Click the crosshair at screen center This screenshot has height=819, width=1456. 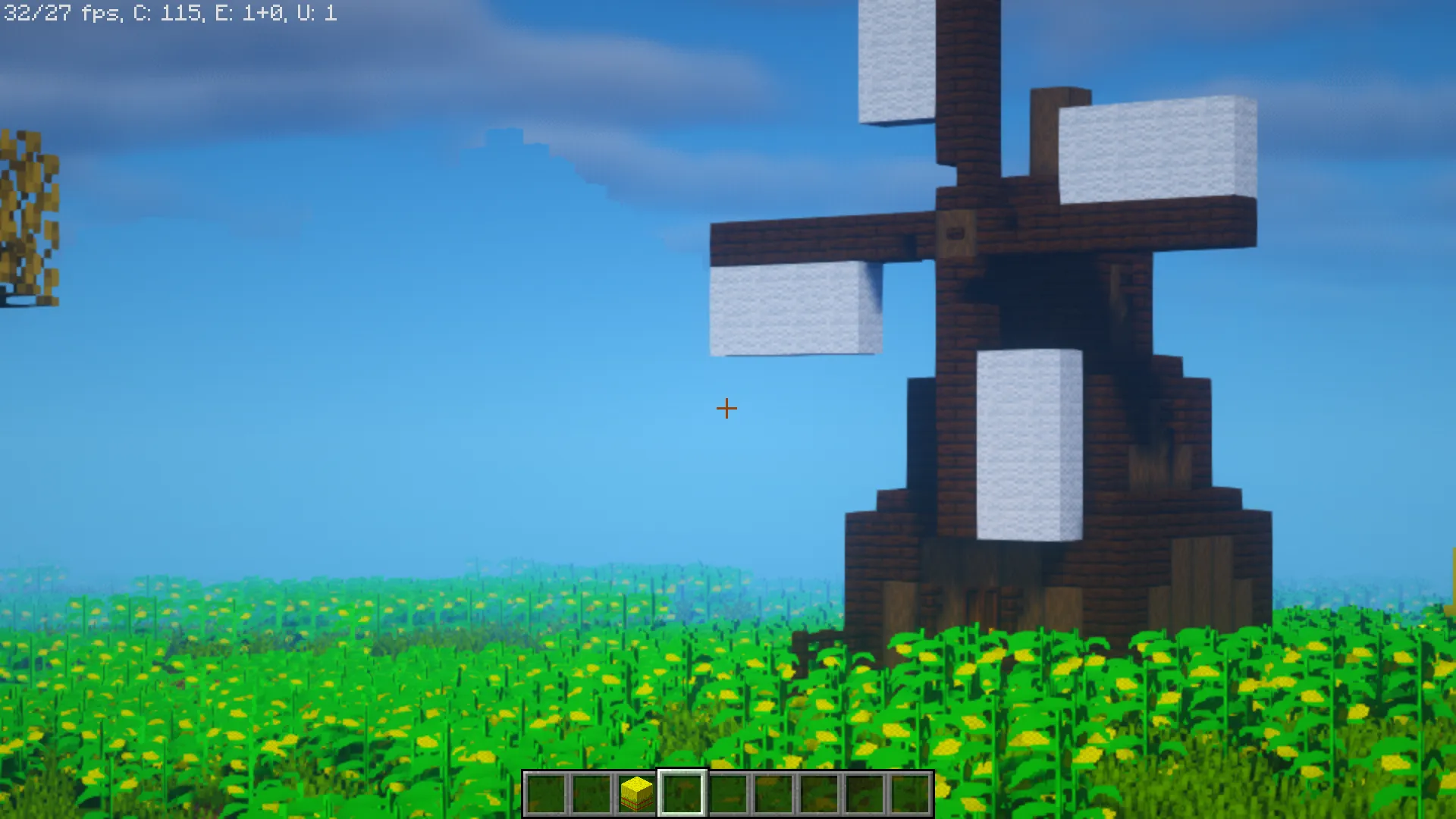click(x=726, y=408)
